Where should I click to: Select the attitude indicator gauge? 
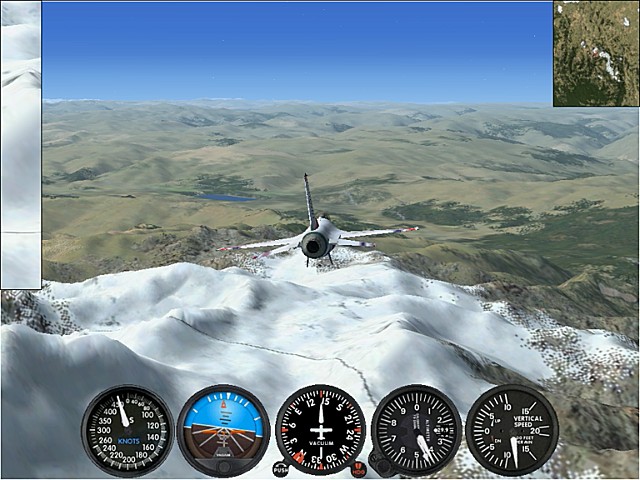click(223, 430)
